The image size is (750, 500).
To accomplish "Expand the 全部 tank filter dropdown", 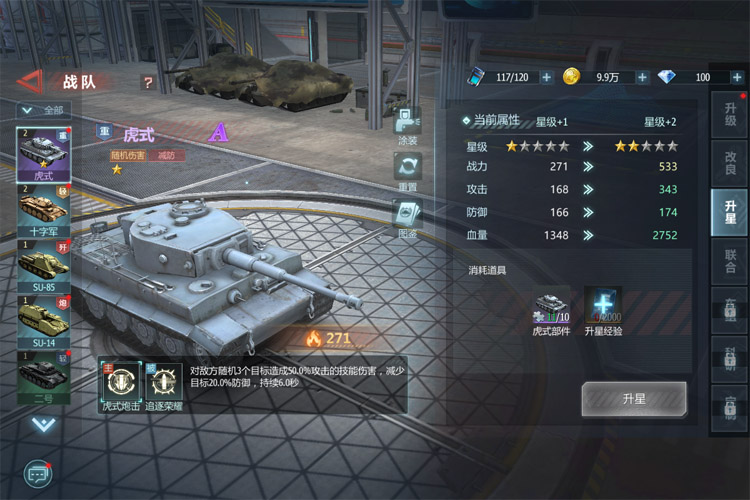I will click(x=42, y=110).
